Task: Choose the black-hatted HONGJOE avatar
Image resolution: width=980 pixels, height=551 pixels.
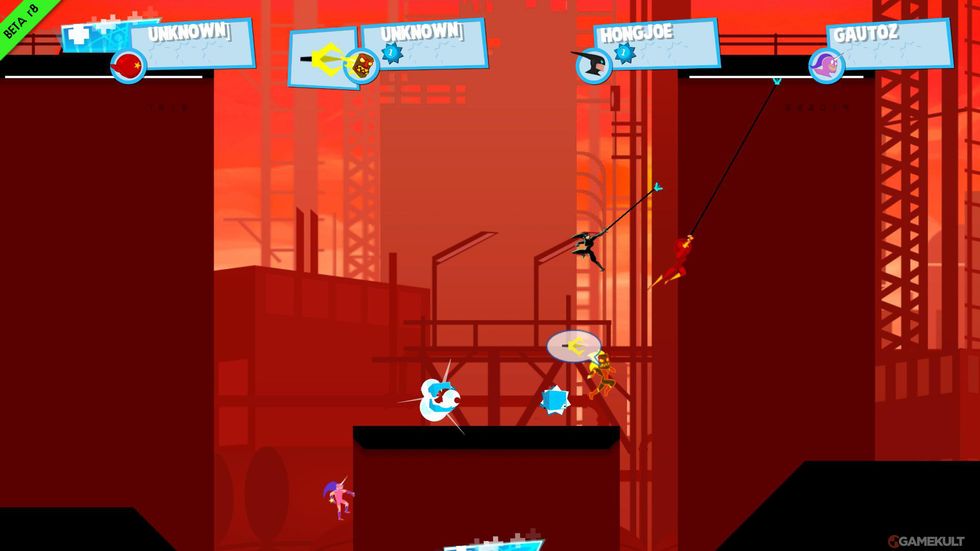Action: coord(591,66)
